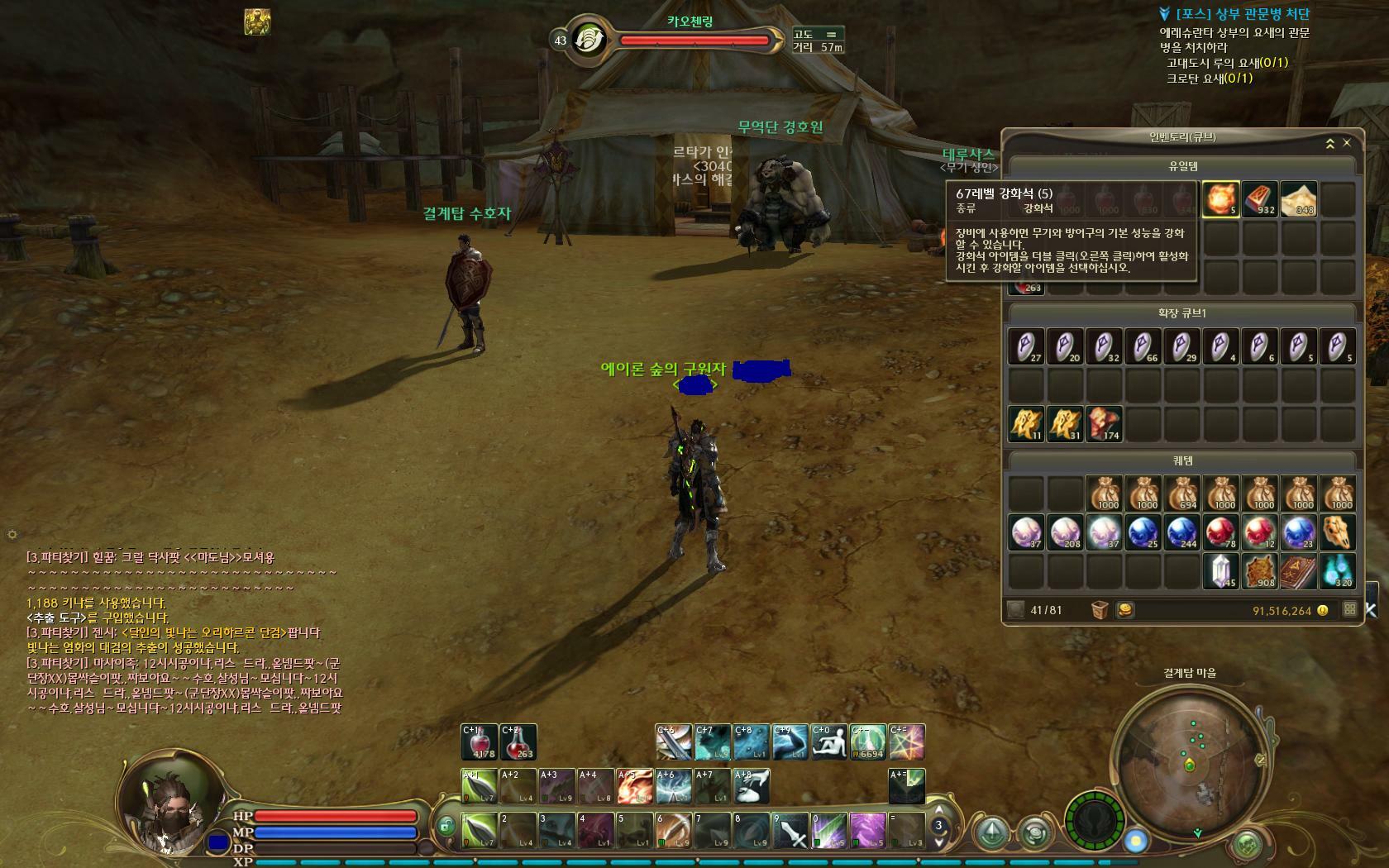Pick the orange ore stack of 174
The width and height of the screenshot is (1389, 868).
pos(1104,424)
